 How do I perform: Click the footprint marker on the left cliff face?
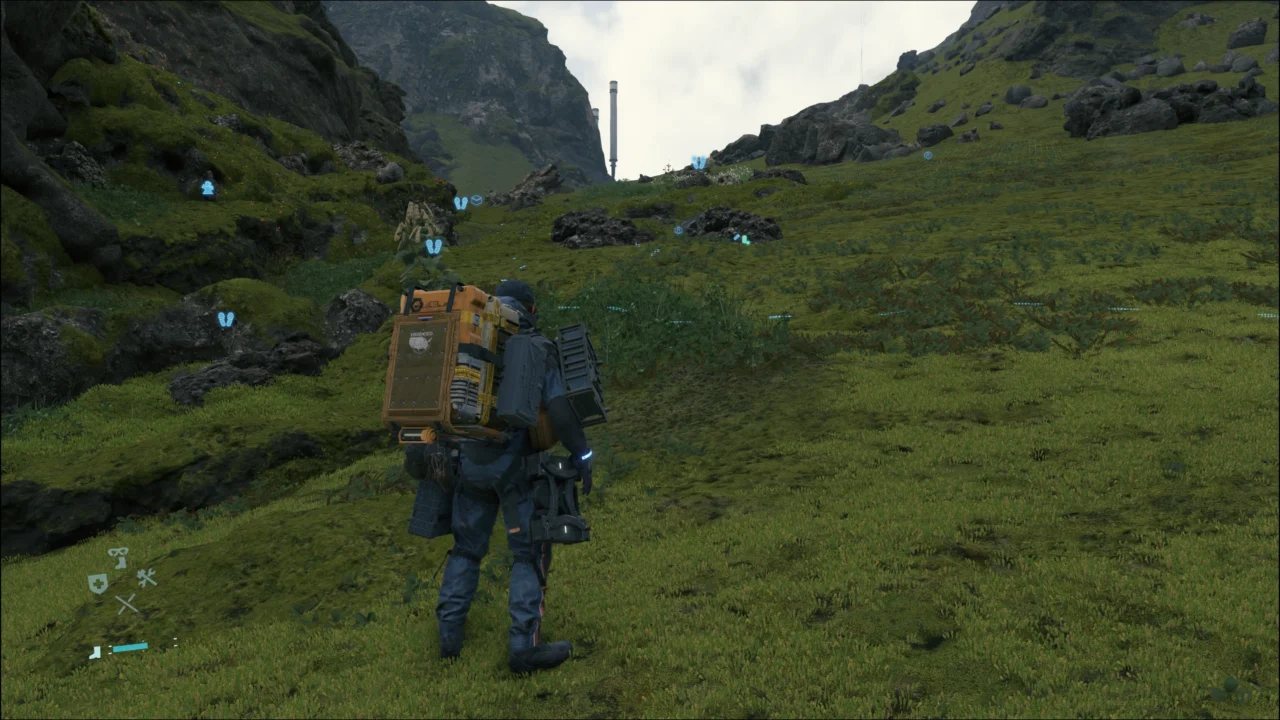tap(433, 245)
